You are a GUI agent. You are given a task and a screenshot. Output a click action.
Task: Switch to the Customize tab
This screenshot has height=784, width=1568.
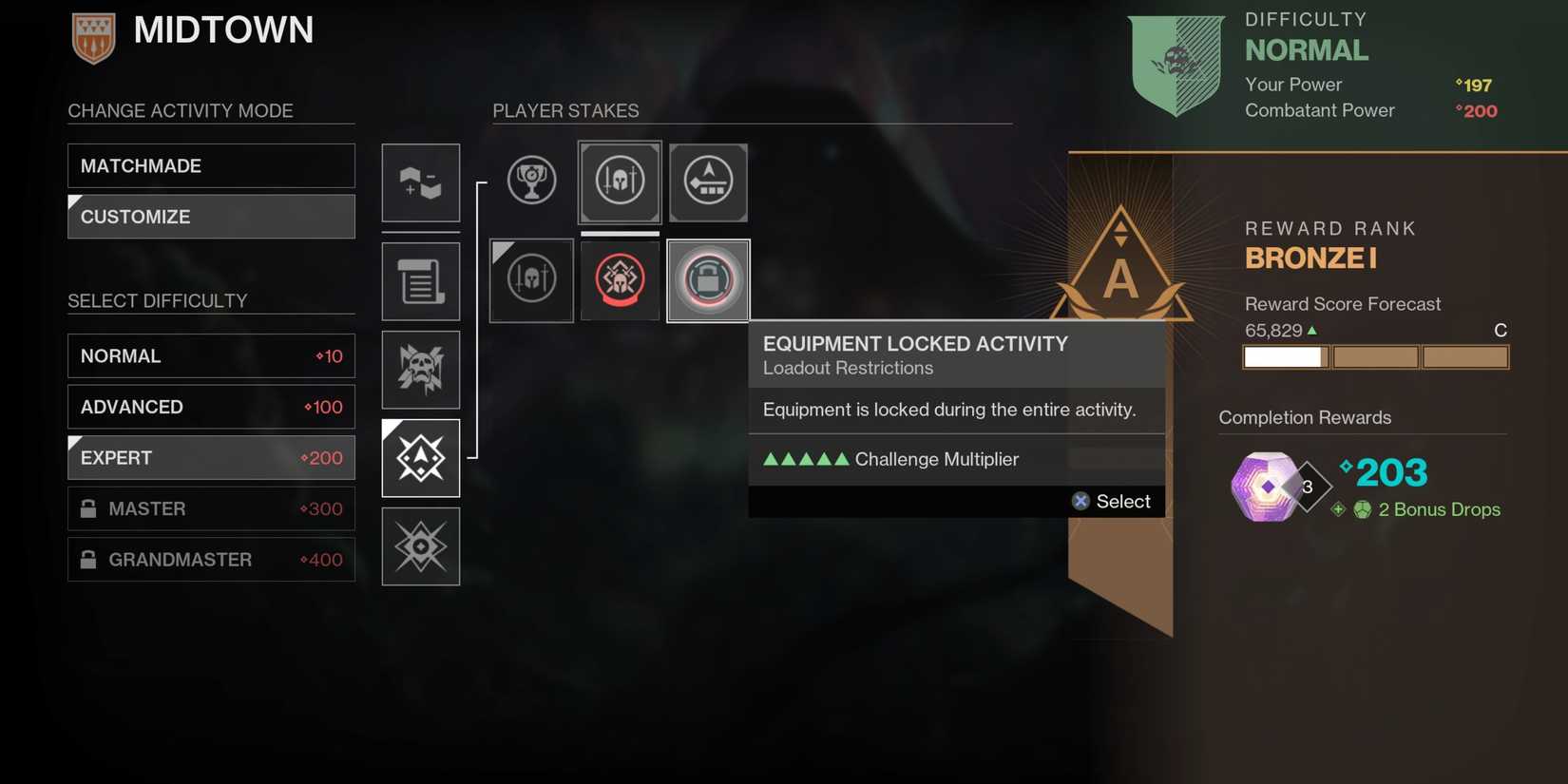[x=210, y=217]
